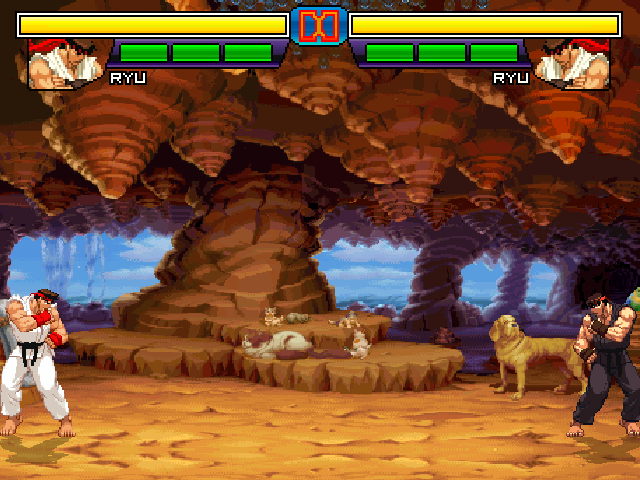Click player two's Ryu portrait
640x480 pixels.
tap(573, 64)
